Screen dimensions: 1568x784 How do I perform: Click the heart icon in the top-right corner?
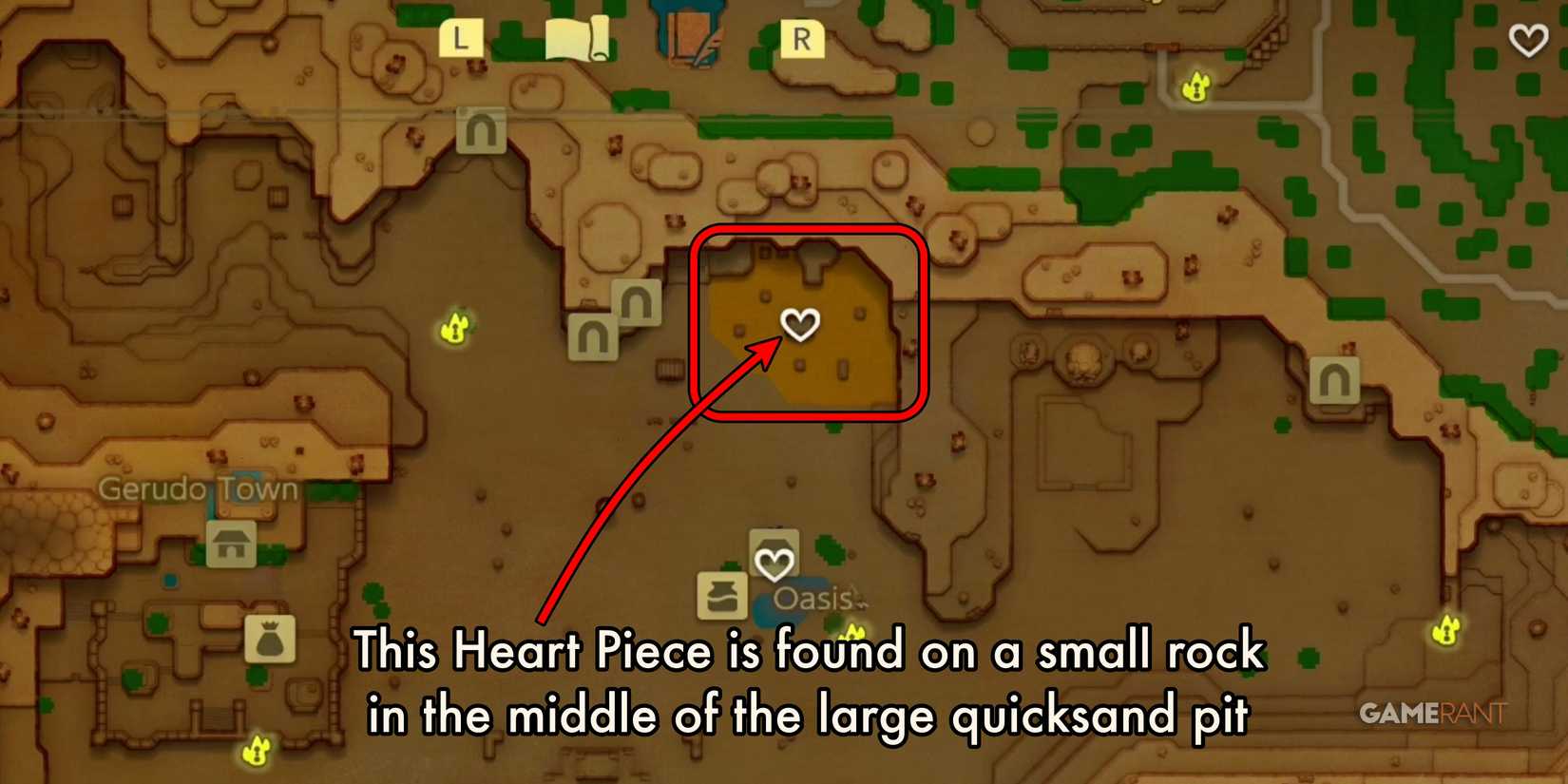pos(1527,42)
